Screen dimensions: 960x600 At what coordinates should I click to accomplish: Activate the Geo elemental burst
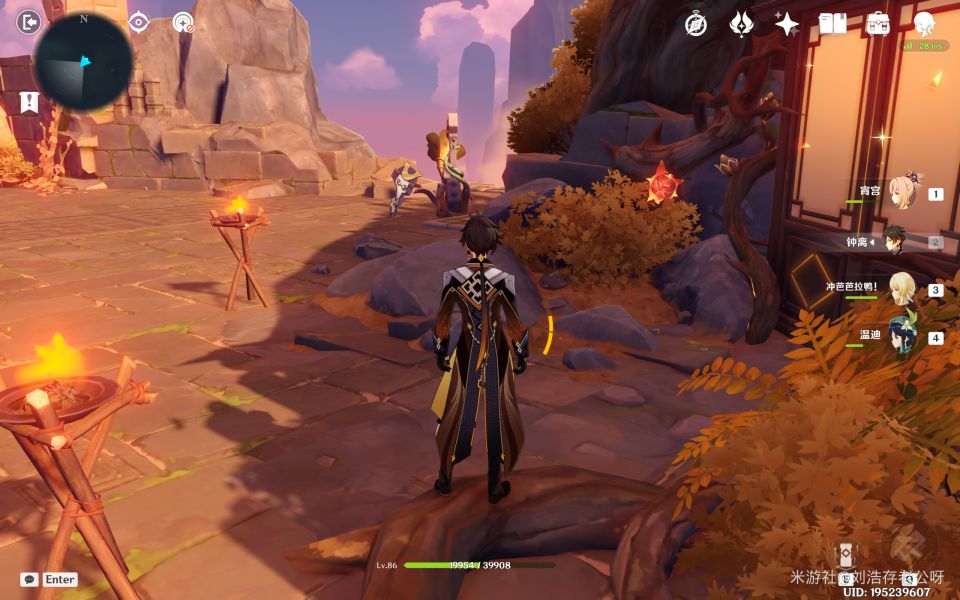(x=910, y=550)
